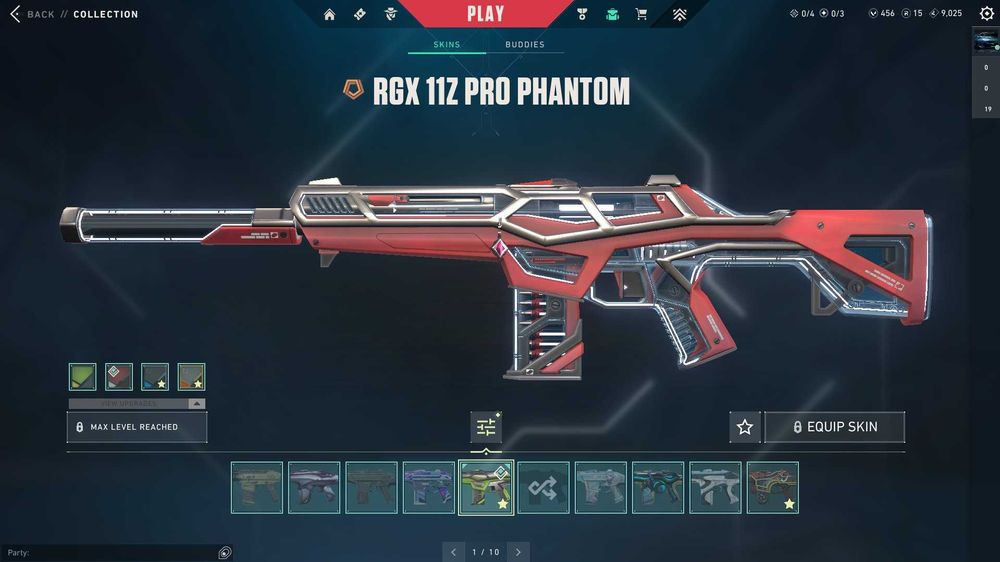The width and height of the screenshot is (1000, 562).
Task: Open the home screen icon
Action: pyautogui.click(x=329, y=14)
